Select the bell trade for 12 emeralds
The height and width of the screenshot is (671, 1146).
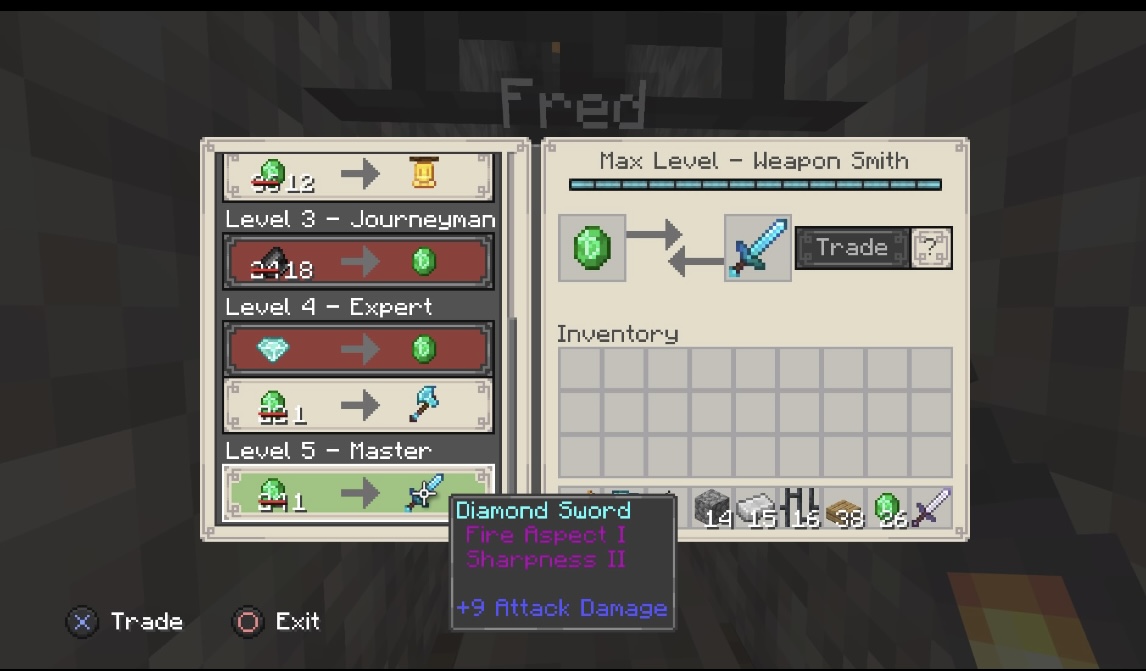[357, 177]
